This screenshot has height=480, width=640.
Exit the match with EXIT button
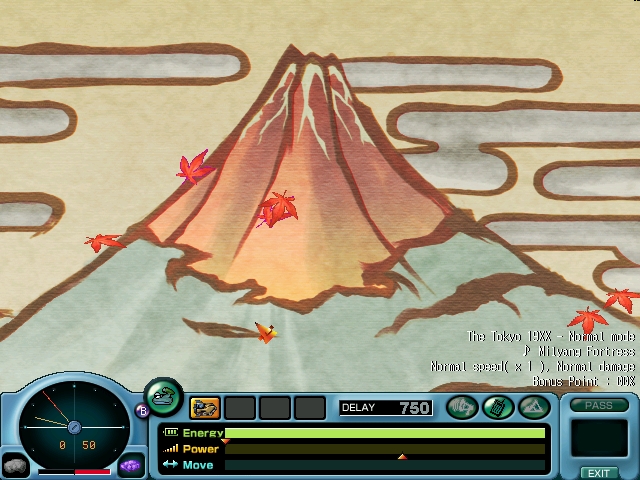tap(599, 472)
